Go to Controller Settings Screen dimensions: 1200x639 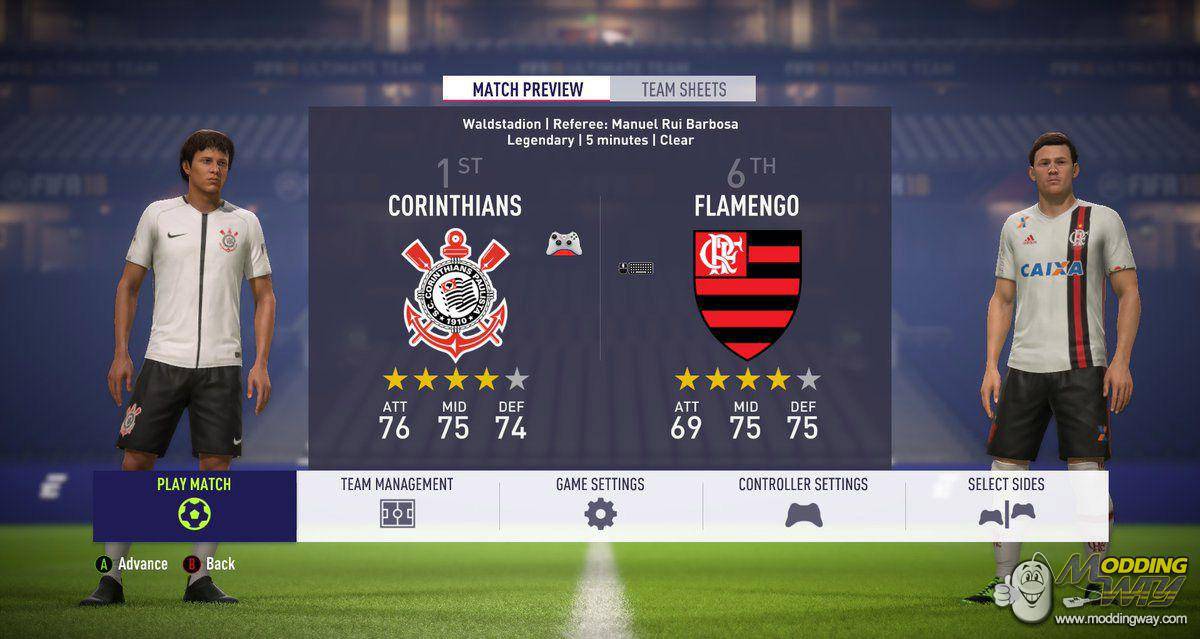coord(803,501)
